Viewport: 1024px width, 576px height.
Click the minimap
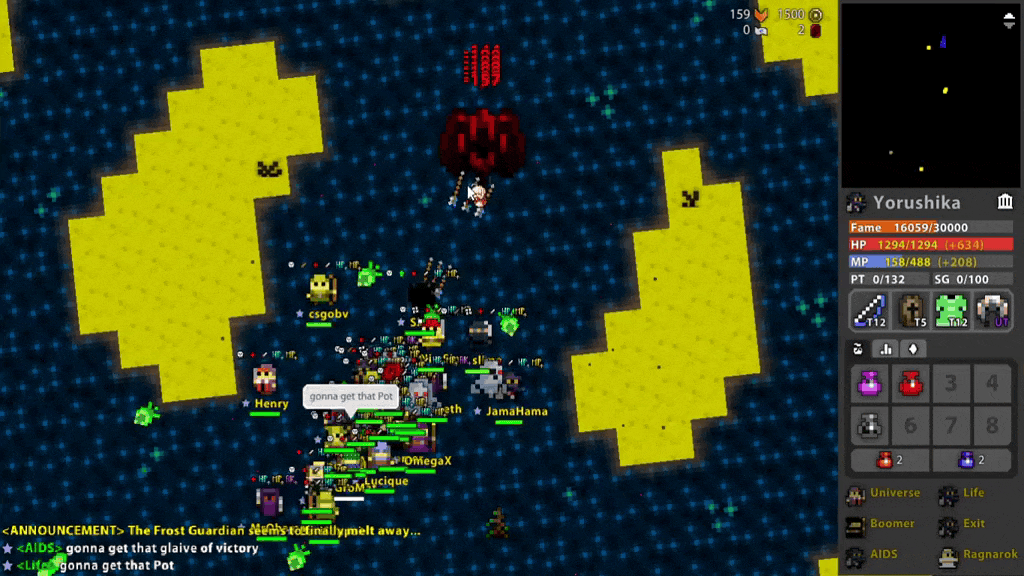(x=929, y=95)
